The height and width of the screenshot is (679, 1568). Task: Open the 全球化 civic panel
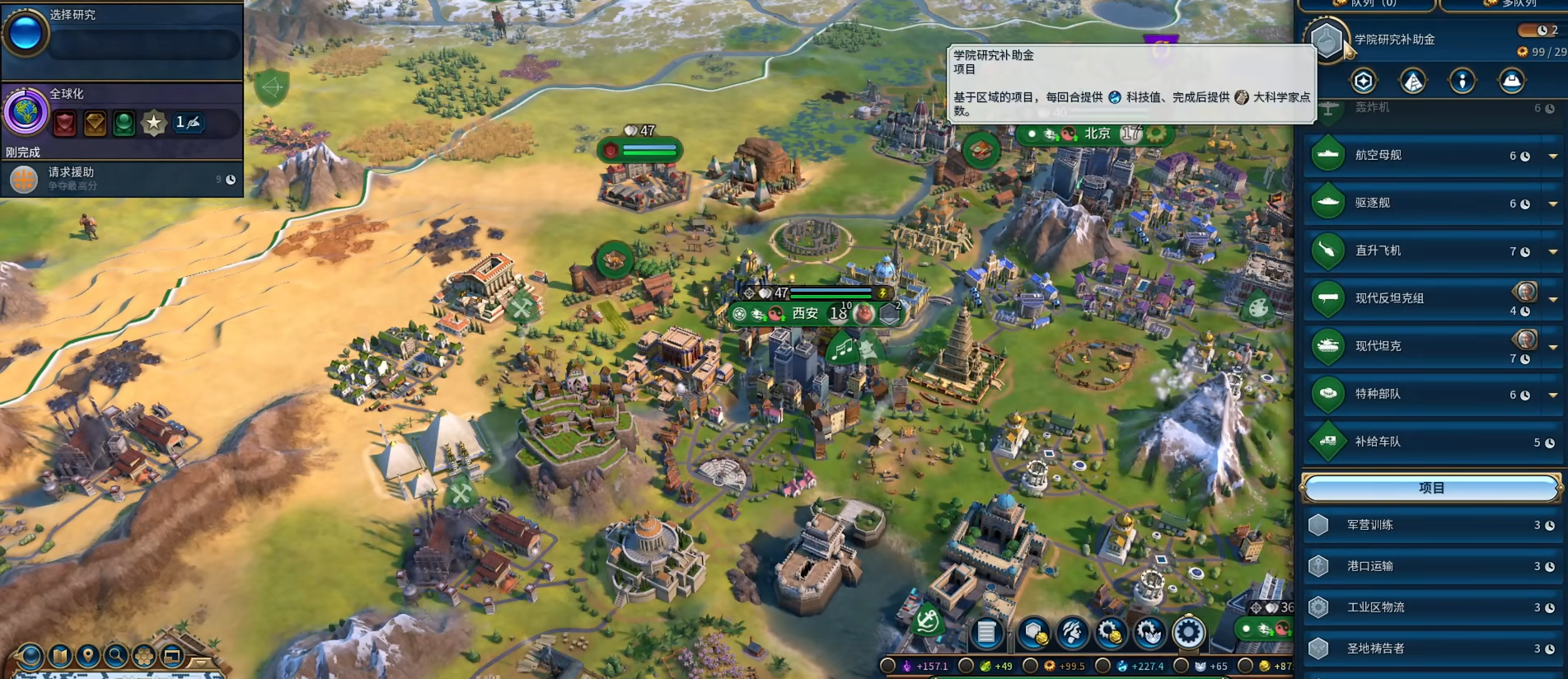124,111
